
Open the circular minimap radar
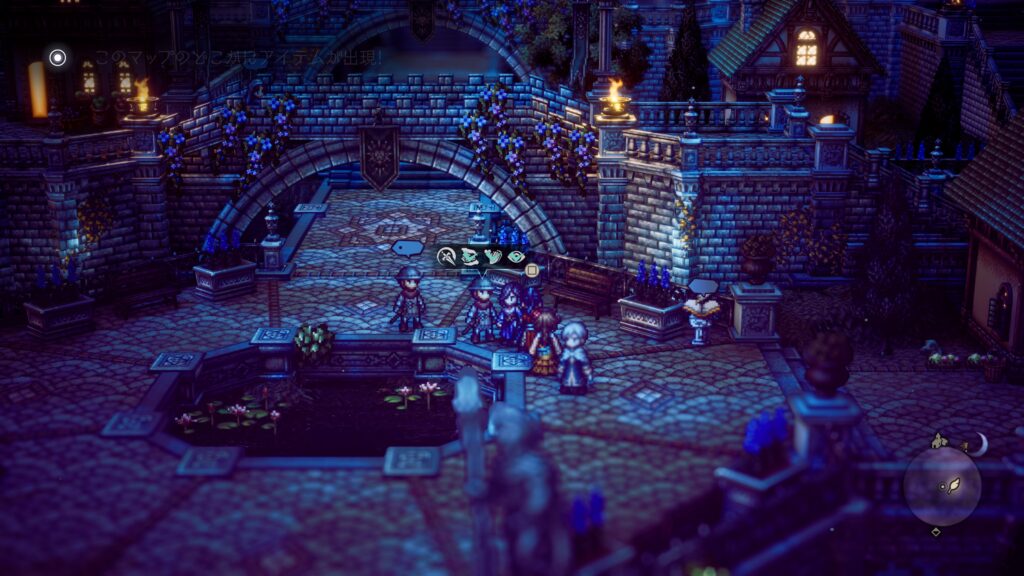point(942,486)
